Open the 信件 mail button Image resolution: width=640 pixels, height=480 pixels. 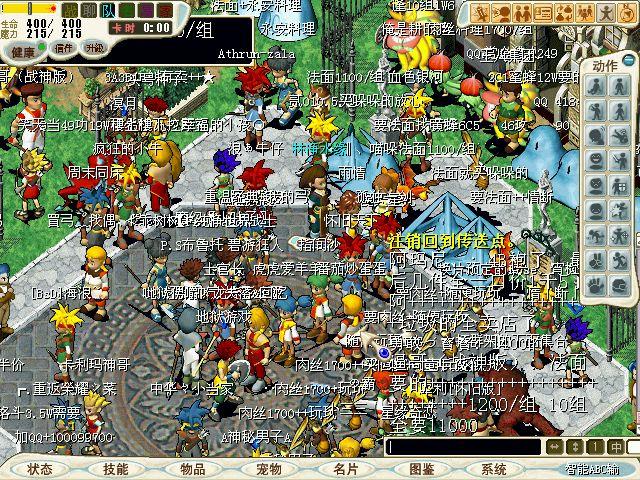(64, 47)
